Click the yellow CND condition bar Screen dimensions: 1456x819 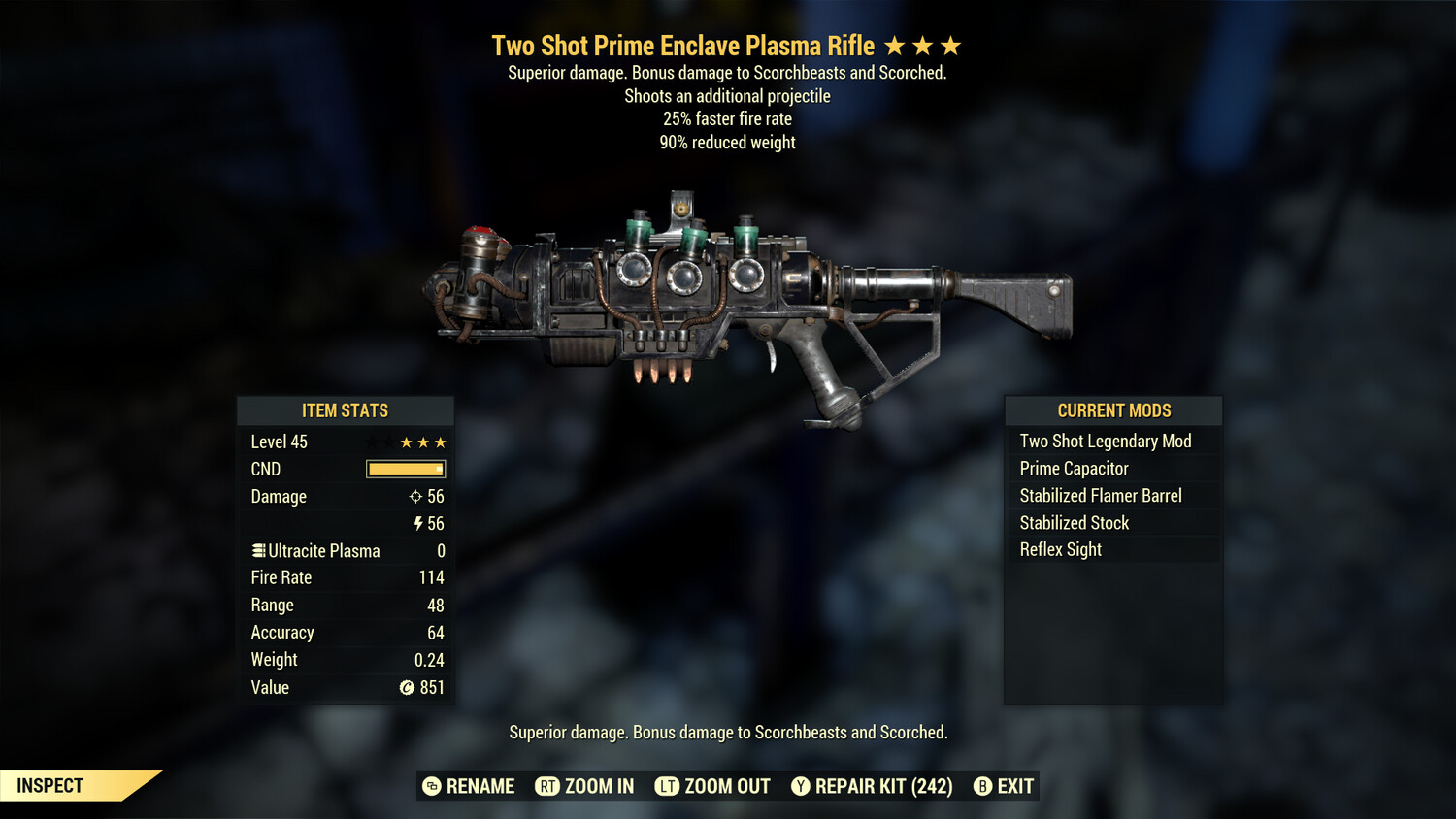tap(404, 469)
